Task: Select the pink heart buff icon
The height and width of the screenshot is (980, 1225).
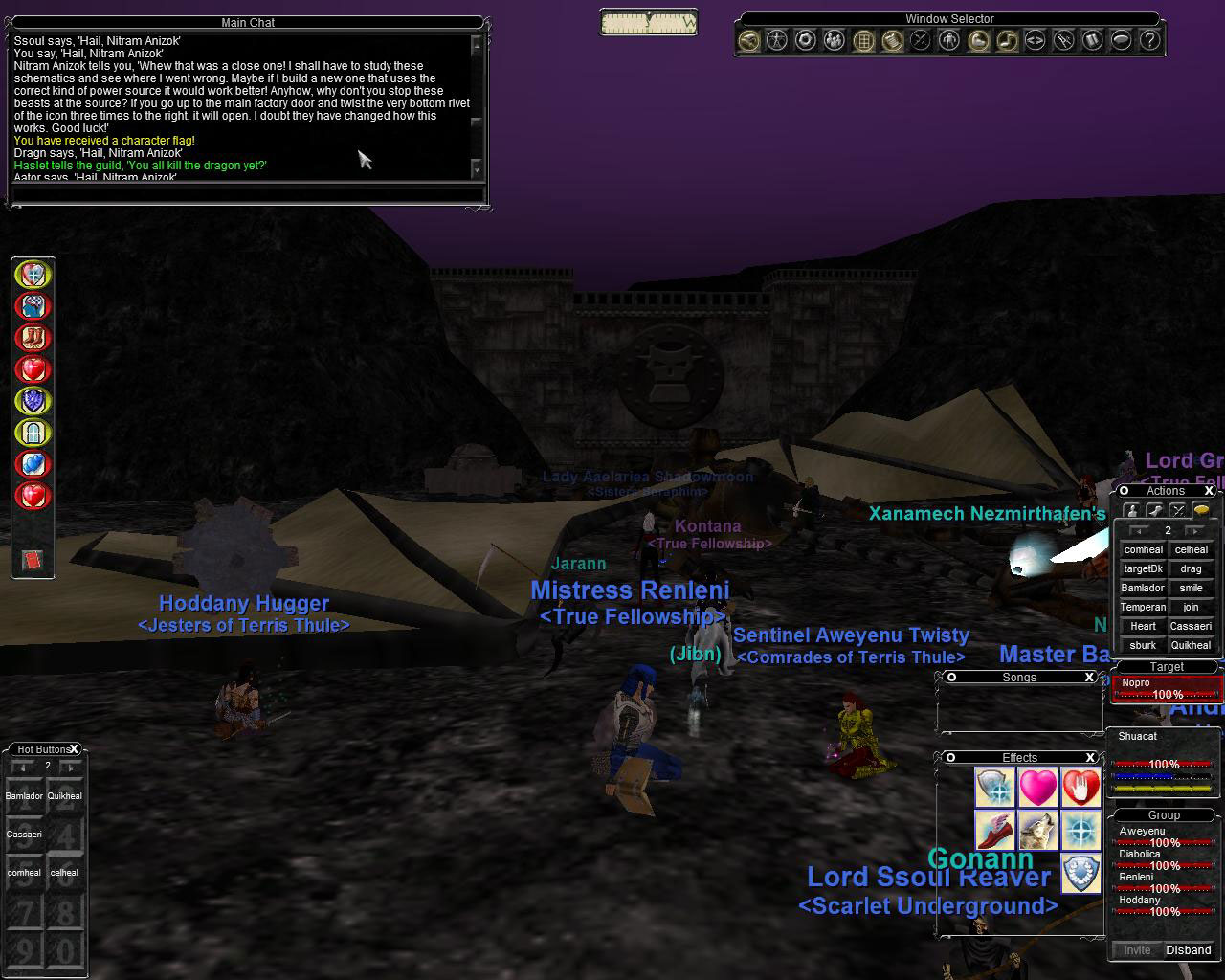Action: (1037, 788)
